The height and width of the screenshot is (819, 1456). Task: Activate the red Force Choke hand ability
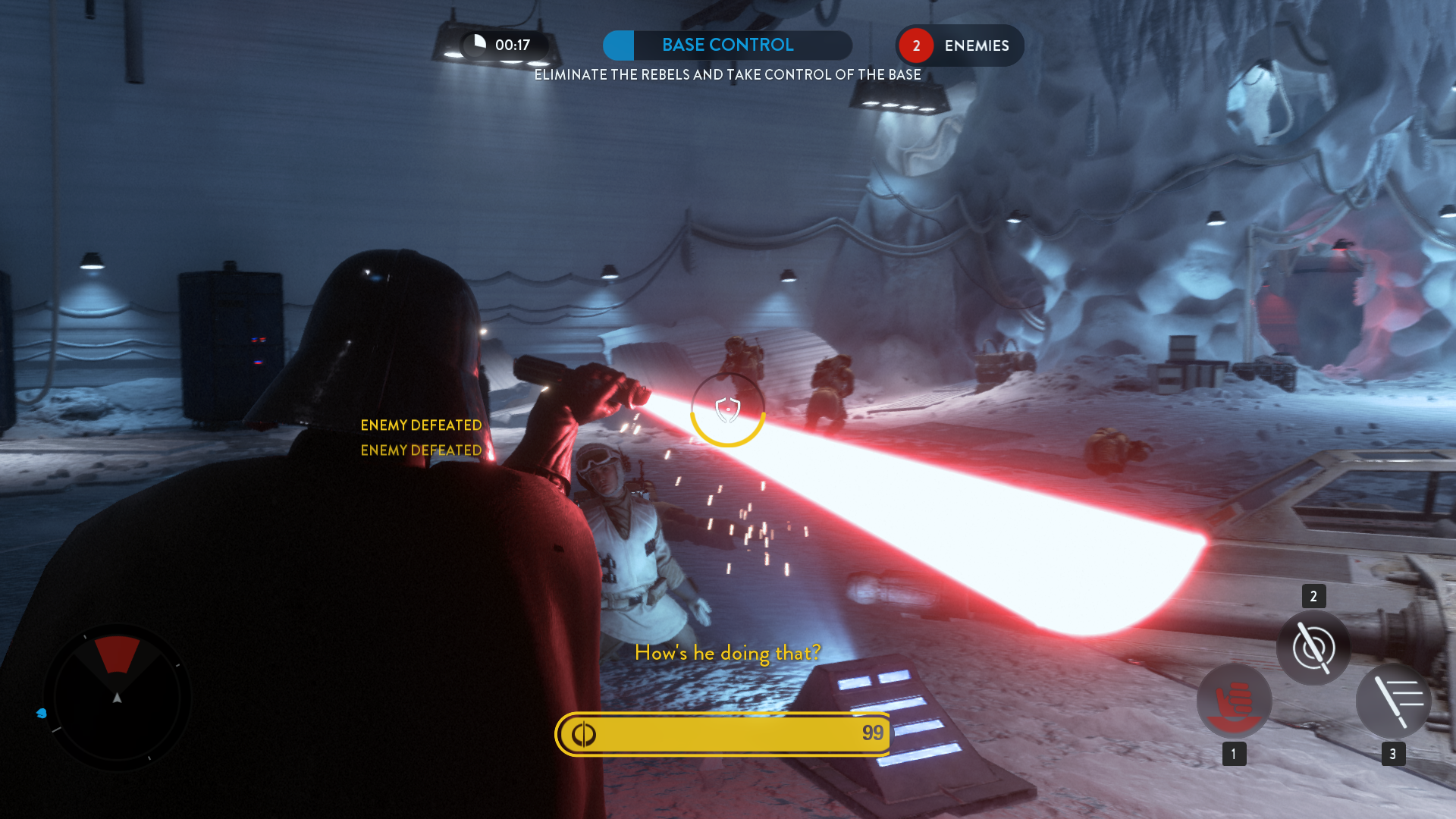point(1234,701)
